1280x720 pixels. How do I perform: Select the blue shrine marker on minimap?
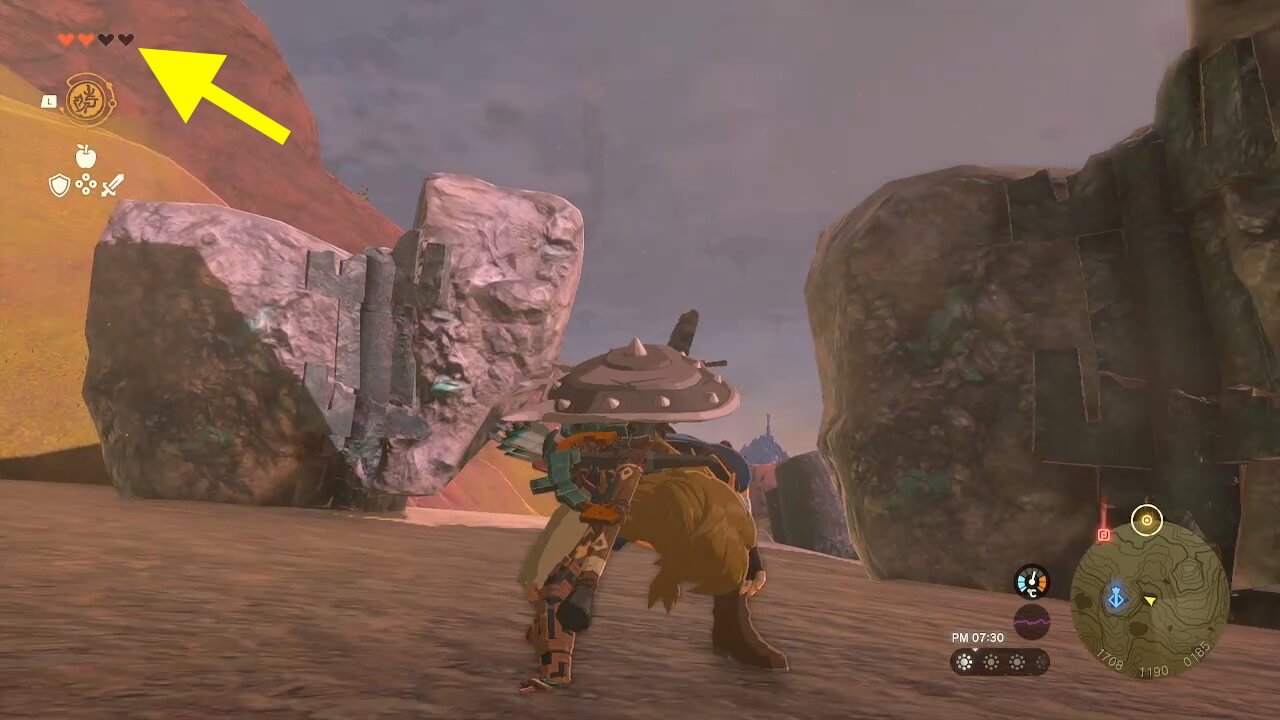click(1116, 598)
